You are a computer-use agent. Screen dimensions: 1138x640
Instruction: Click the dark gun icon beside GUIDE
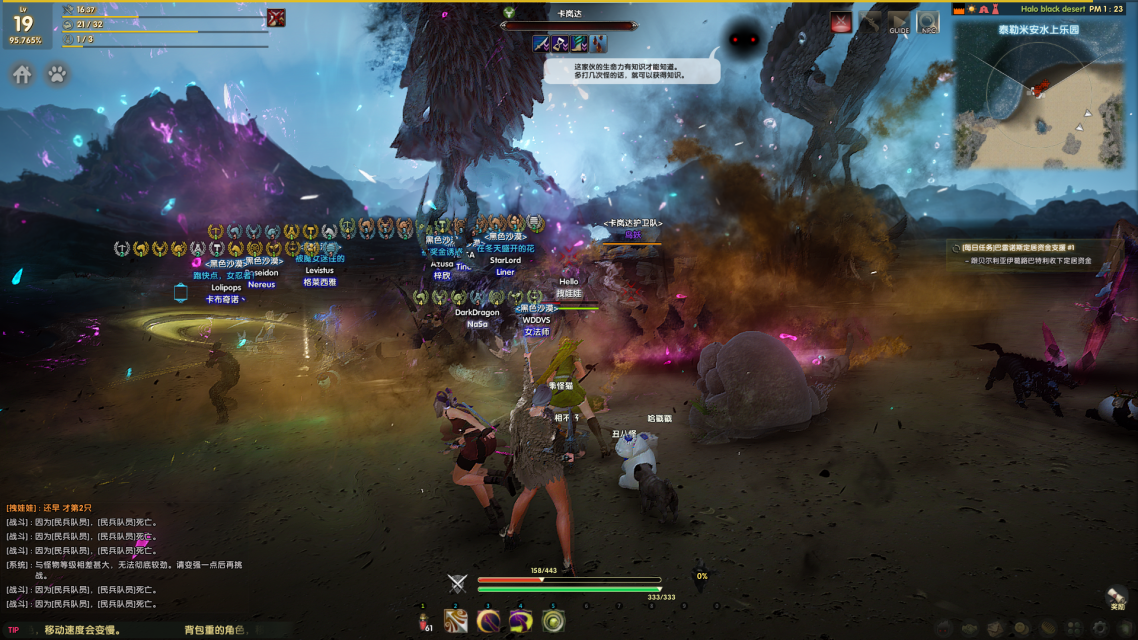pyautogui.click(x=870, y=23)
